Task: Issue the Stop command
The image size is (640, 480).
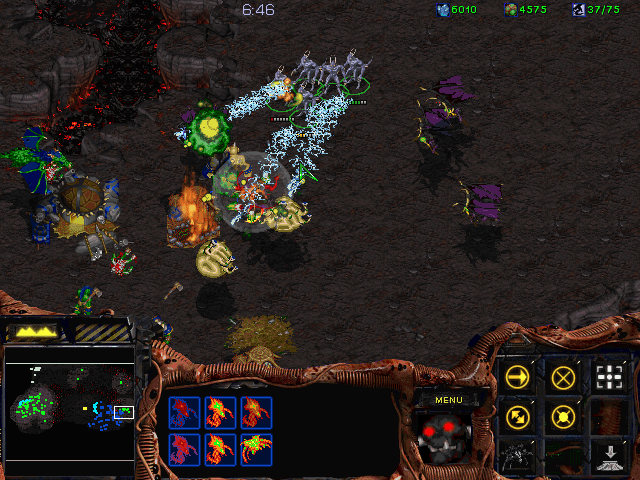Action: 563,377
